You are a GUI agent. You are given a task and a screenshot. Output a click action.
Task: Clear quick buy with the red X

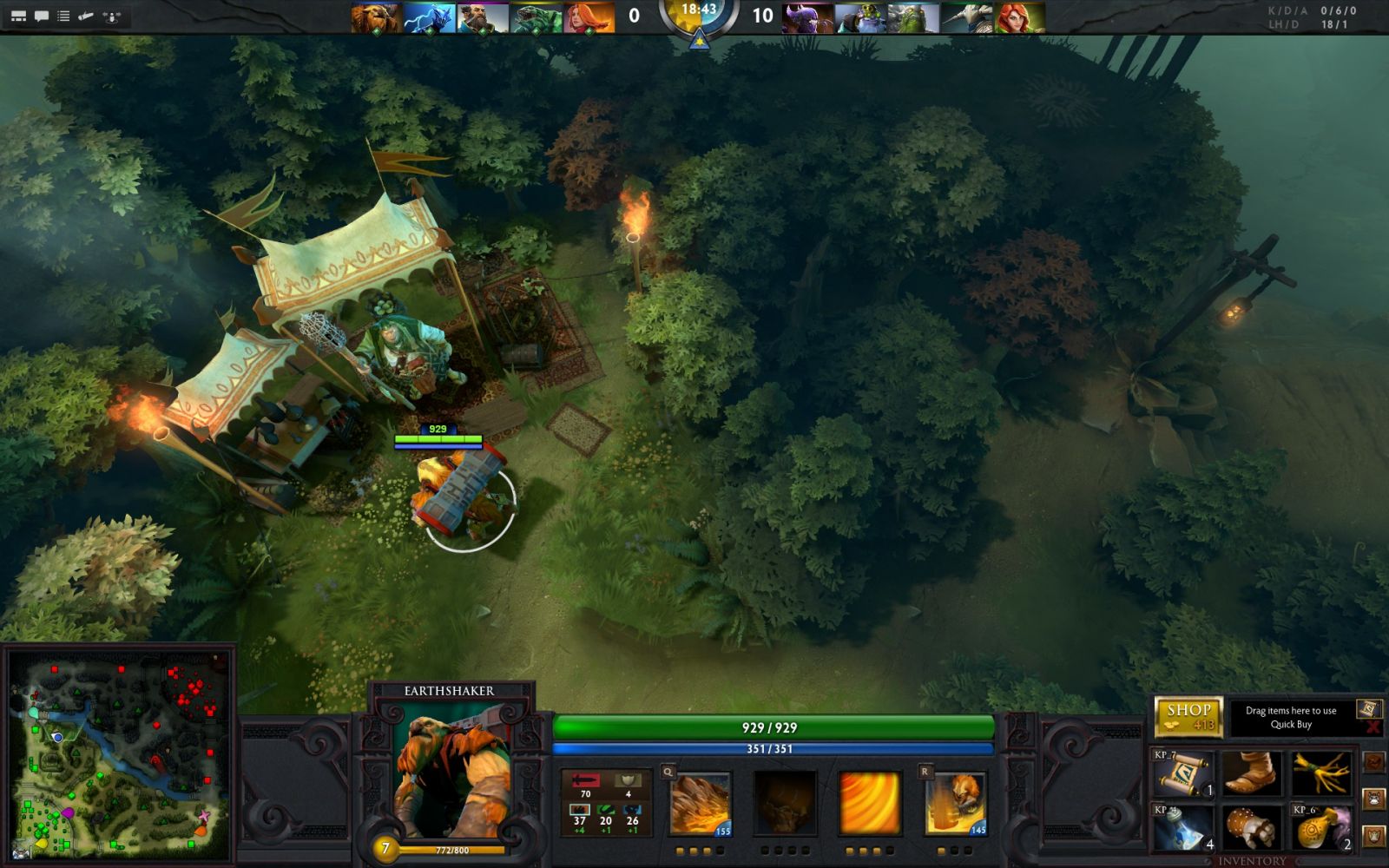pos(1373,727)
